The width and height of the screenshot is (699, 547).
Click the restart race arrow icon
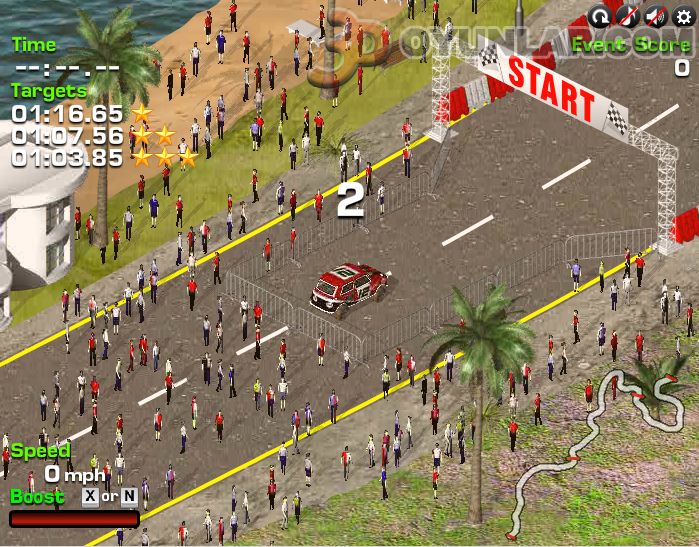(x=599, y=15)
